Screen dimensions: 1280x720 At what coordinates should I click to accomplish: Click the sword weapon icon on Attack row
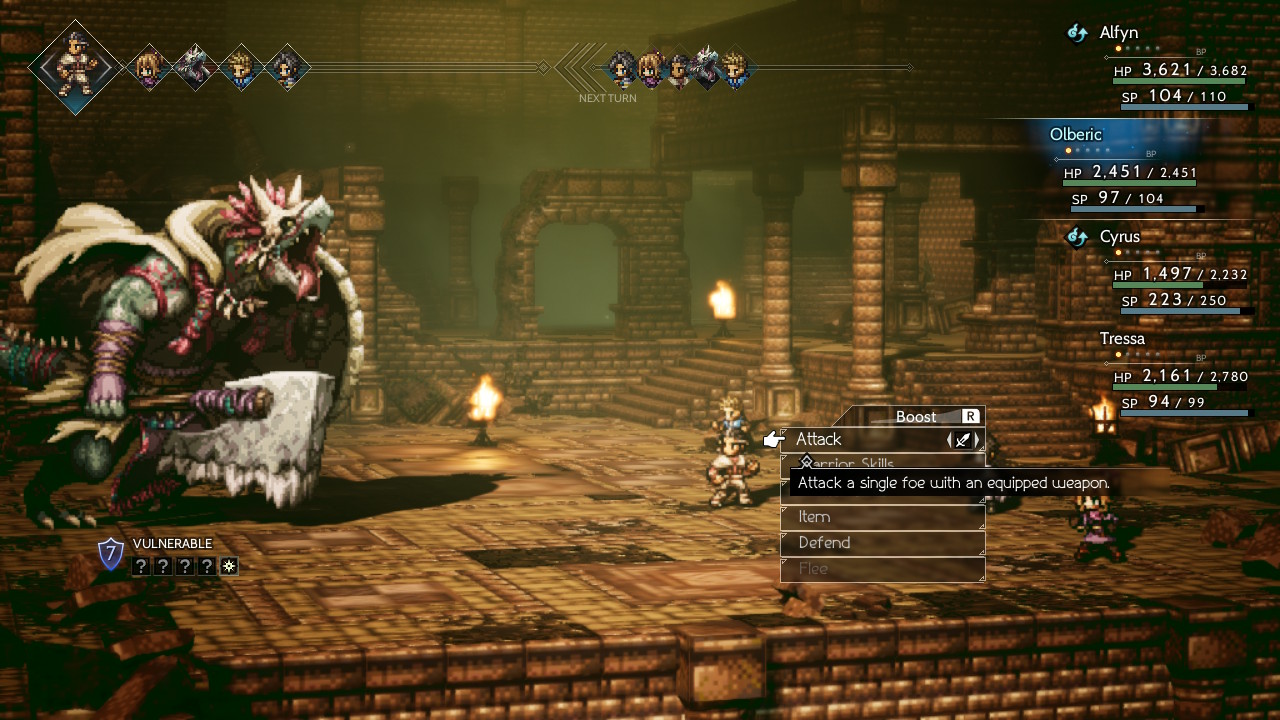point(962,439)
